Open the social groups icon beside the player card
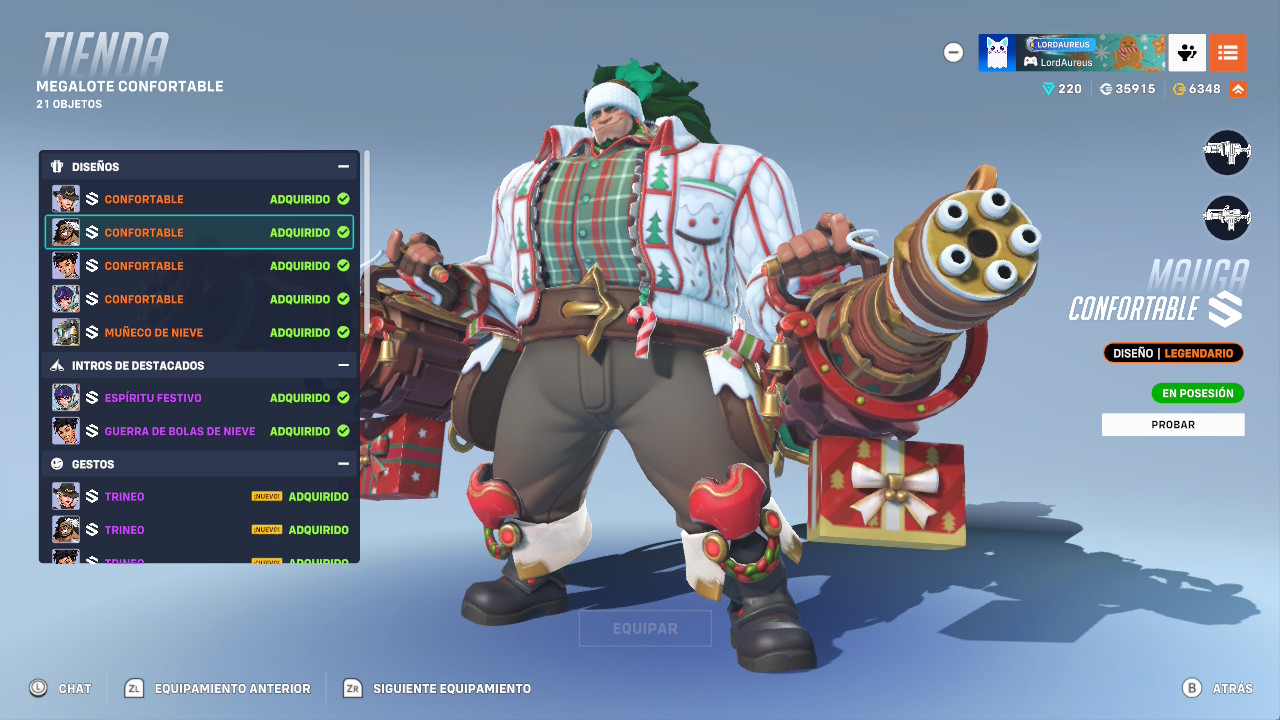The height and width of the screenshot is (720, 1280). tap(1186, 52)
